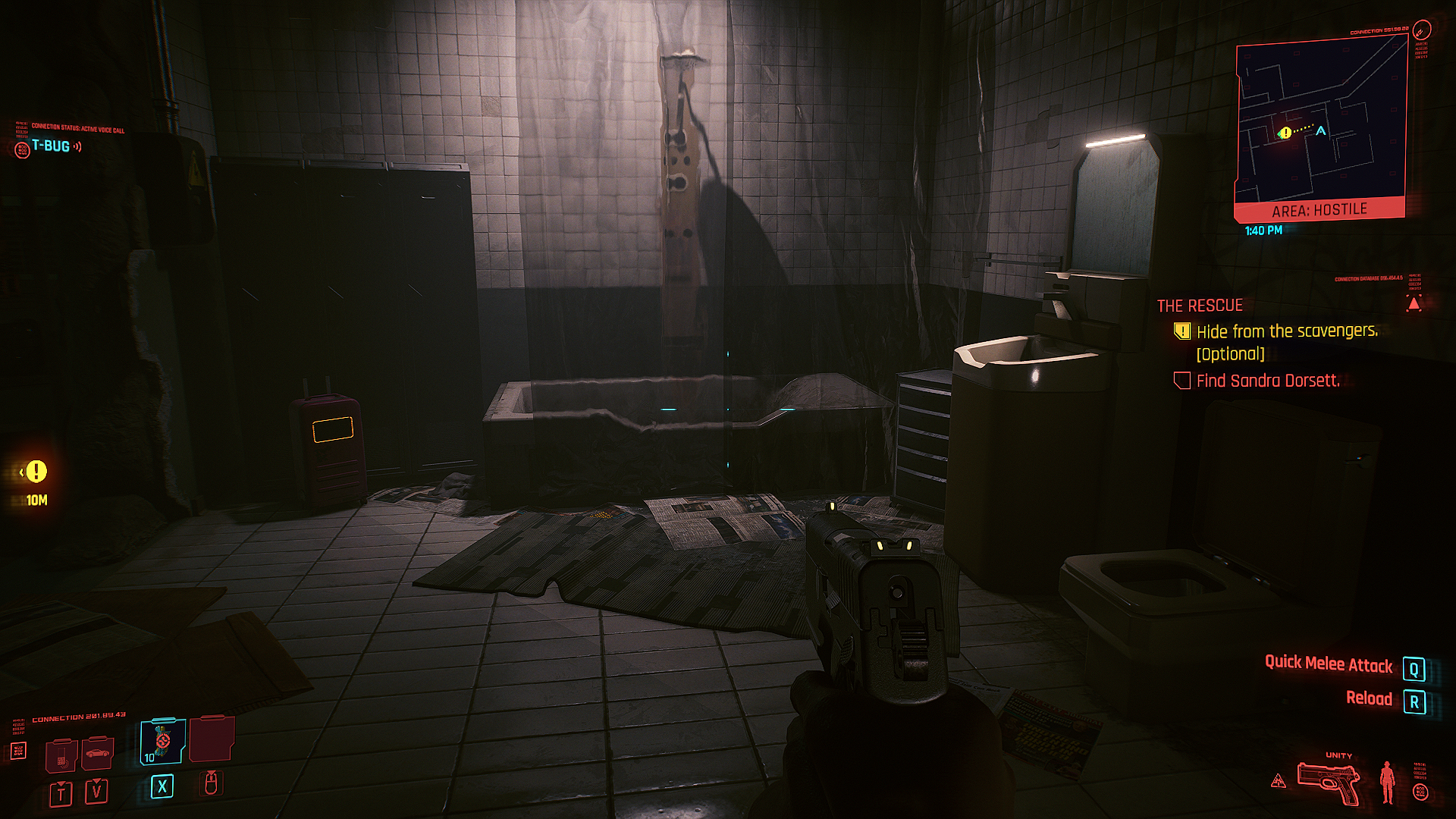Viewport: 1456px width, 819px height.
Task: Click the yellow objective waypoint marker
Action: click(36, 472)
